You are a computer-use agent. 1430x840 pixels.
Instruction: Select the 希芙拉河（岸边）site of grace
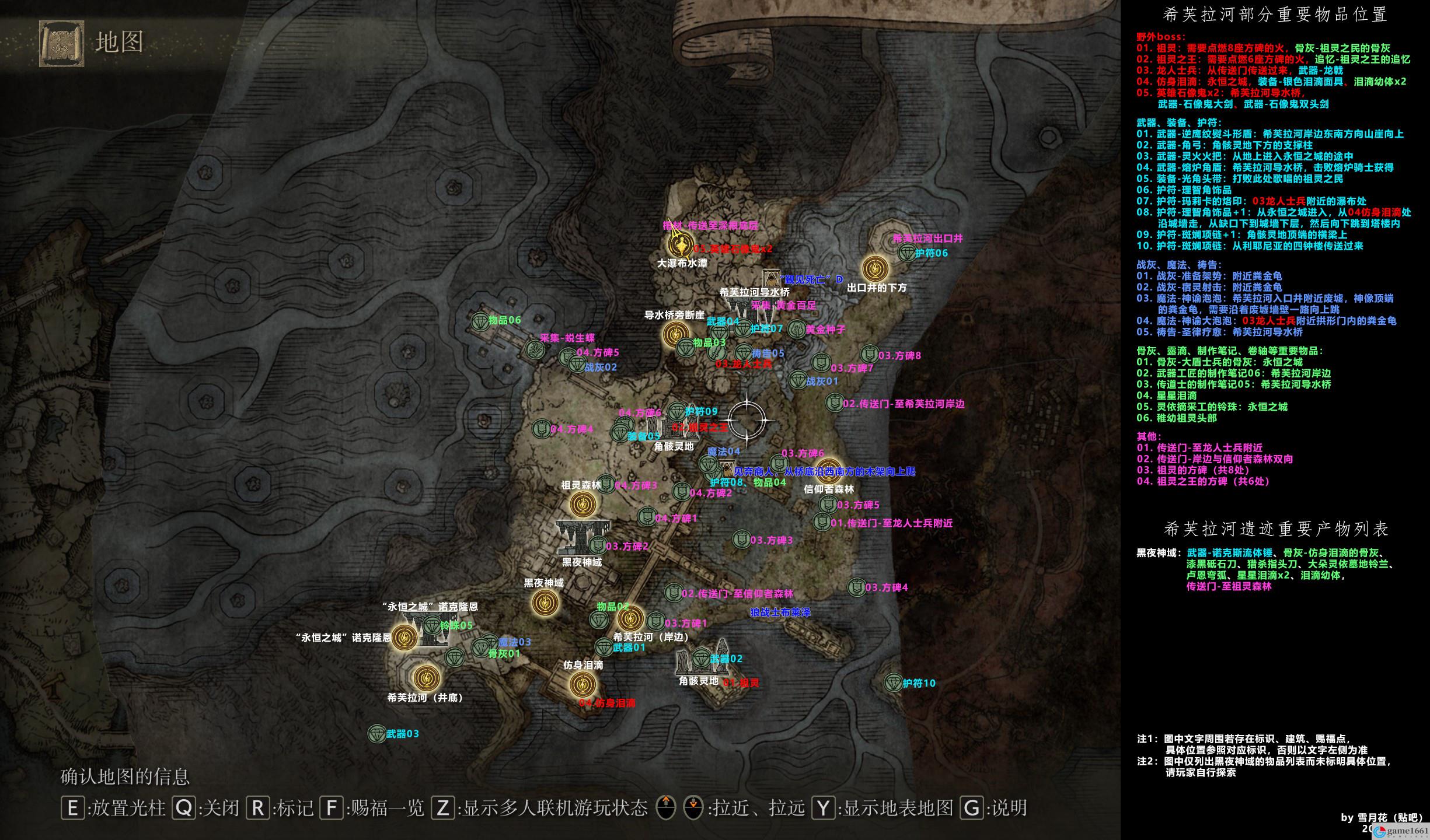point(630,618)
